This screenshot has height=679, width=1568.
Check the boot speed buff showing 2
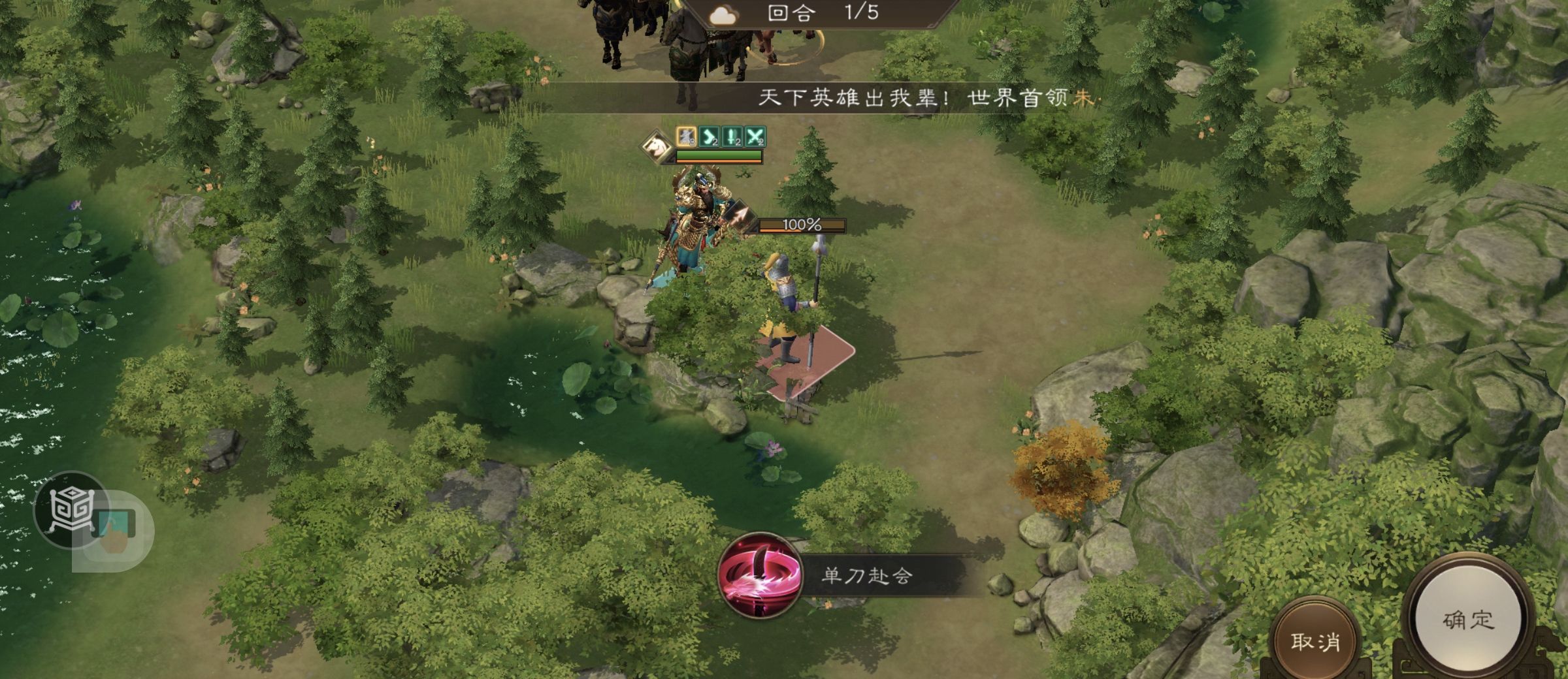click(709, 136)
